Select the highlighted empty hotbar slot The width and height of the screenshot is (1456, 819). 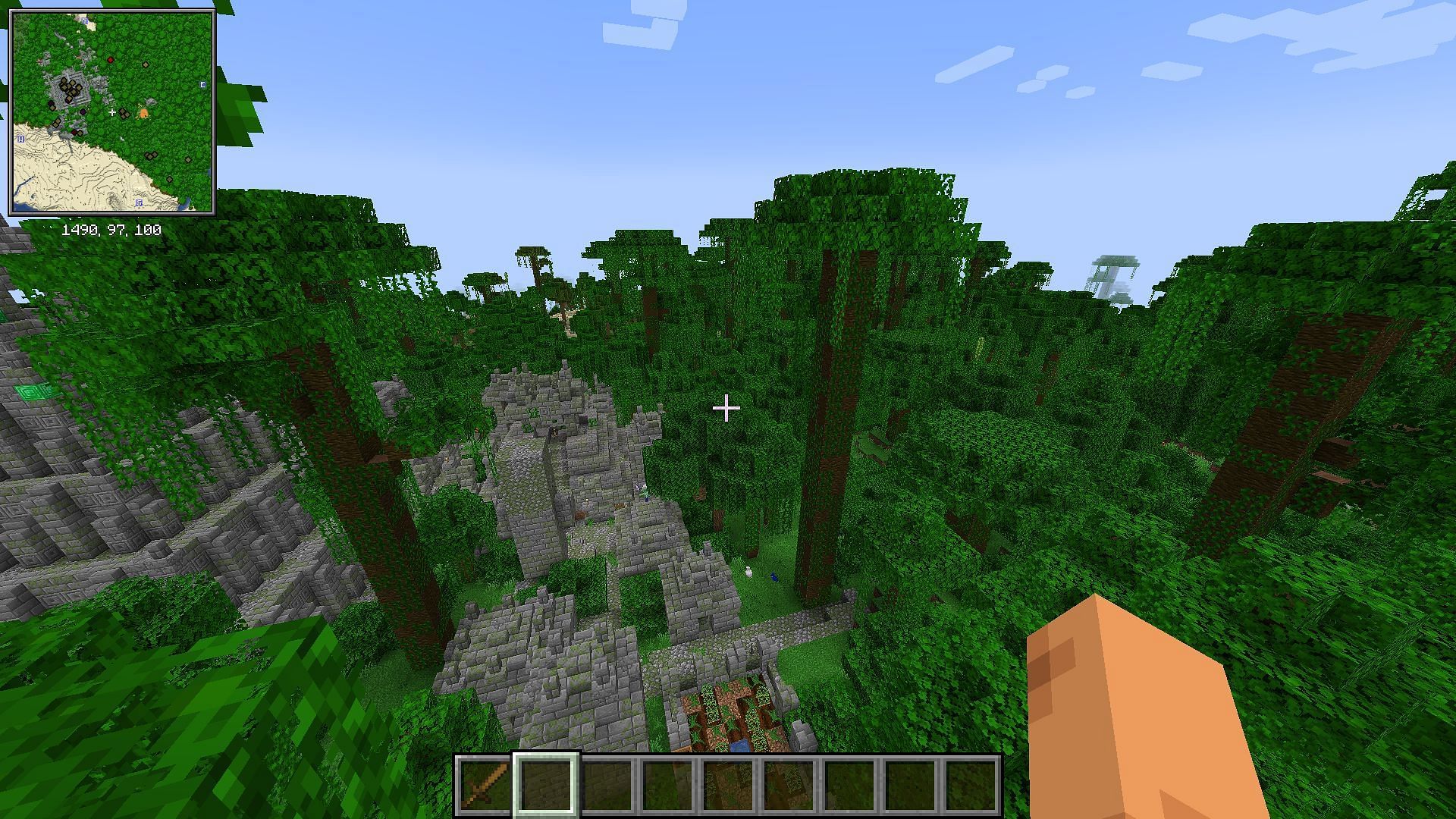pos(546,785)
